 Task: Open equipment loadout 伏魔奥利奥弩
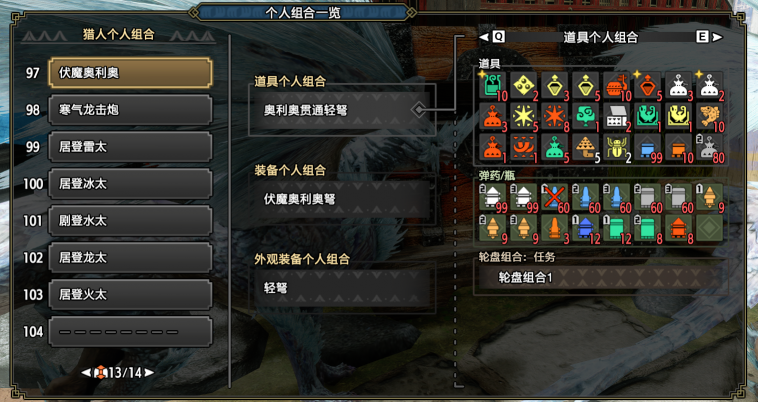click(x=340, y=199)
